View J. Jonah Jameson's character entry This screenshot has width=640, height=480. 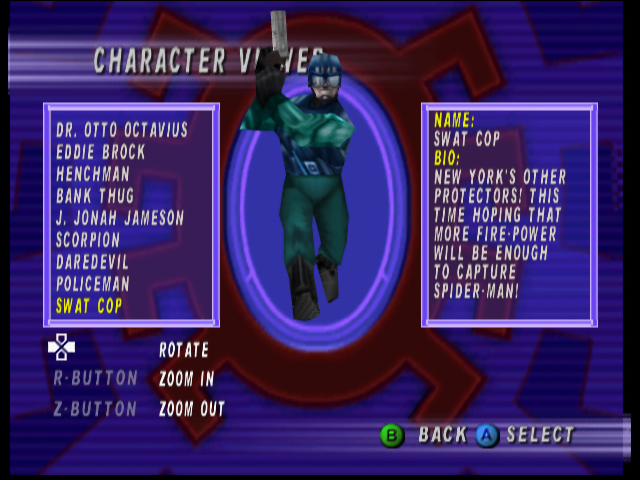click(x=120, y=218)
